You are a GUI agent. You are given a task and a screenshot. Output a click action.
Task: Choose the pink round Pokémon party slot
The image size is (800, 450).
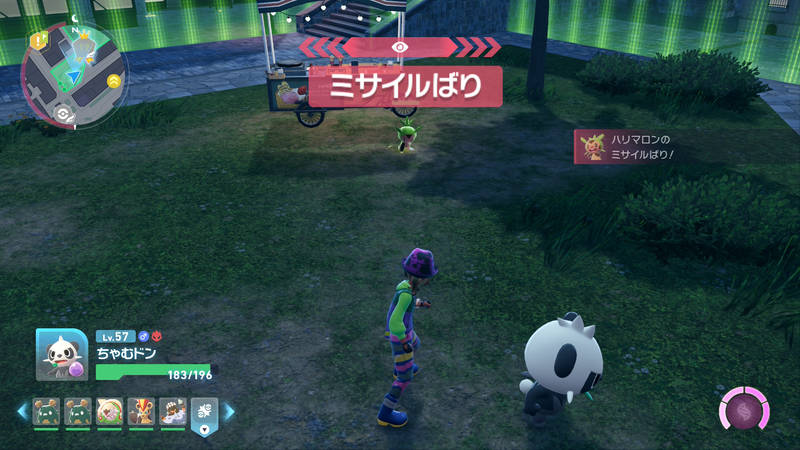point(108,411)
